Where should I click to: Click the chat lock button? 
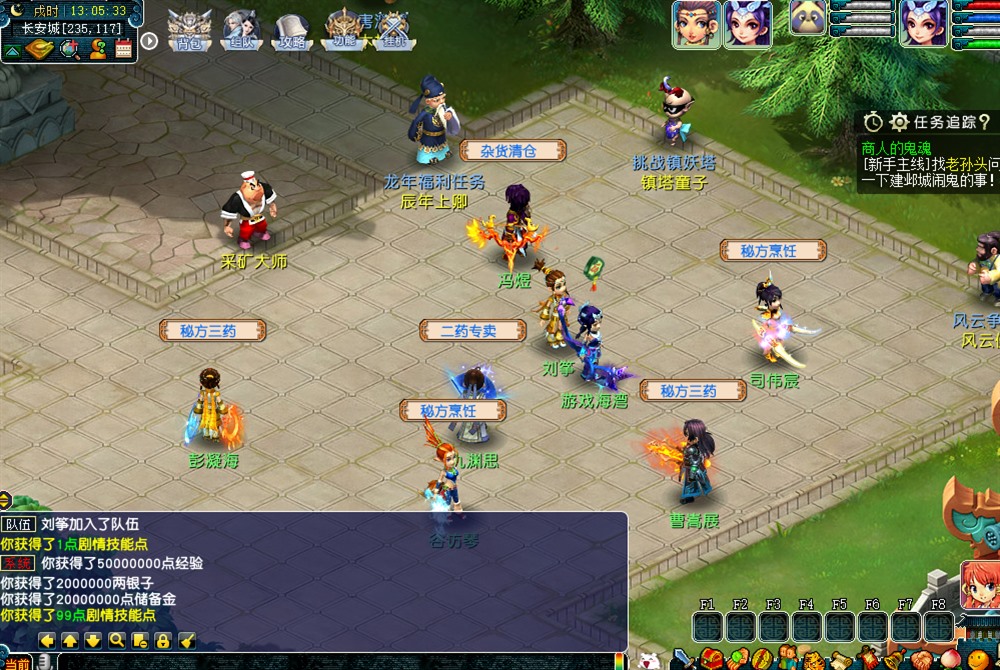tap(162, 640)
